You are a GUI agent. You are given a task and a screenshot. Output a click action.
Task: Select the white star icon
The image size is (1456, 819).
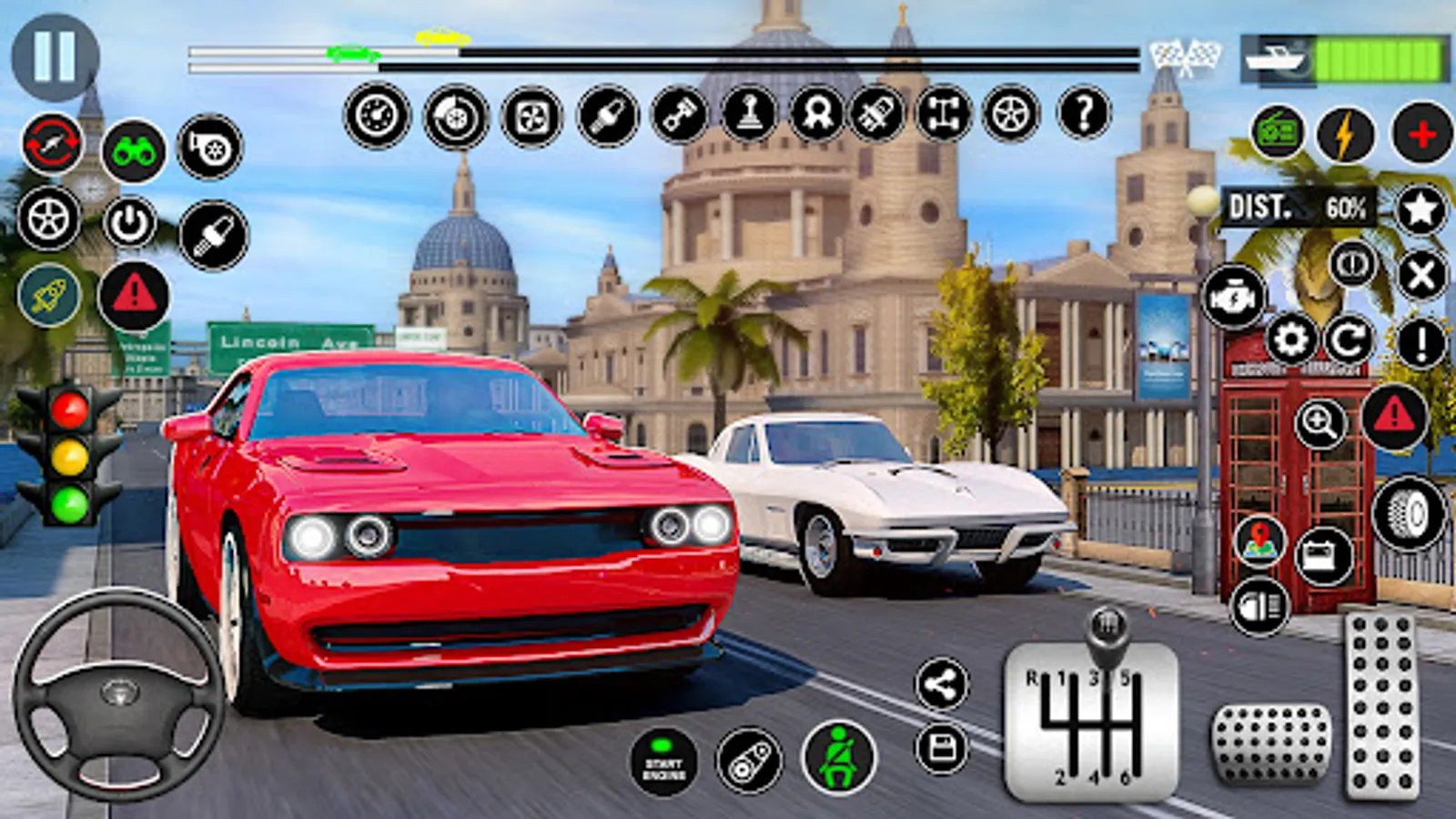coord(1421,209)
